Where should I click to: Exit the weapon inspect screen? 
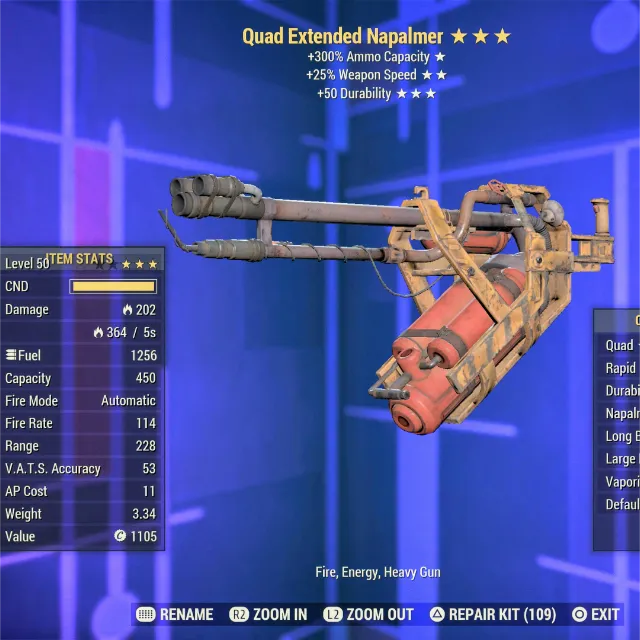[595, 614]
